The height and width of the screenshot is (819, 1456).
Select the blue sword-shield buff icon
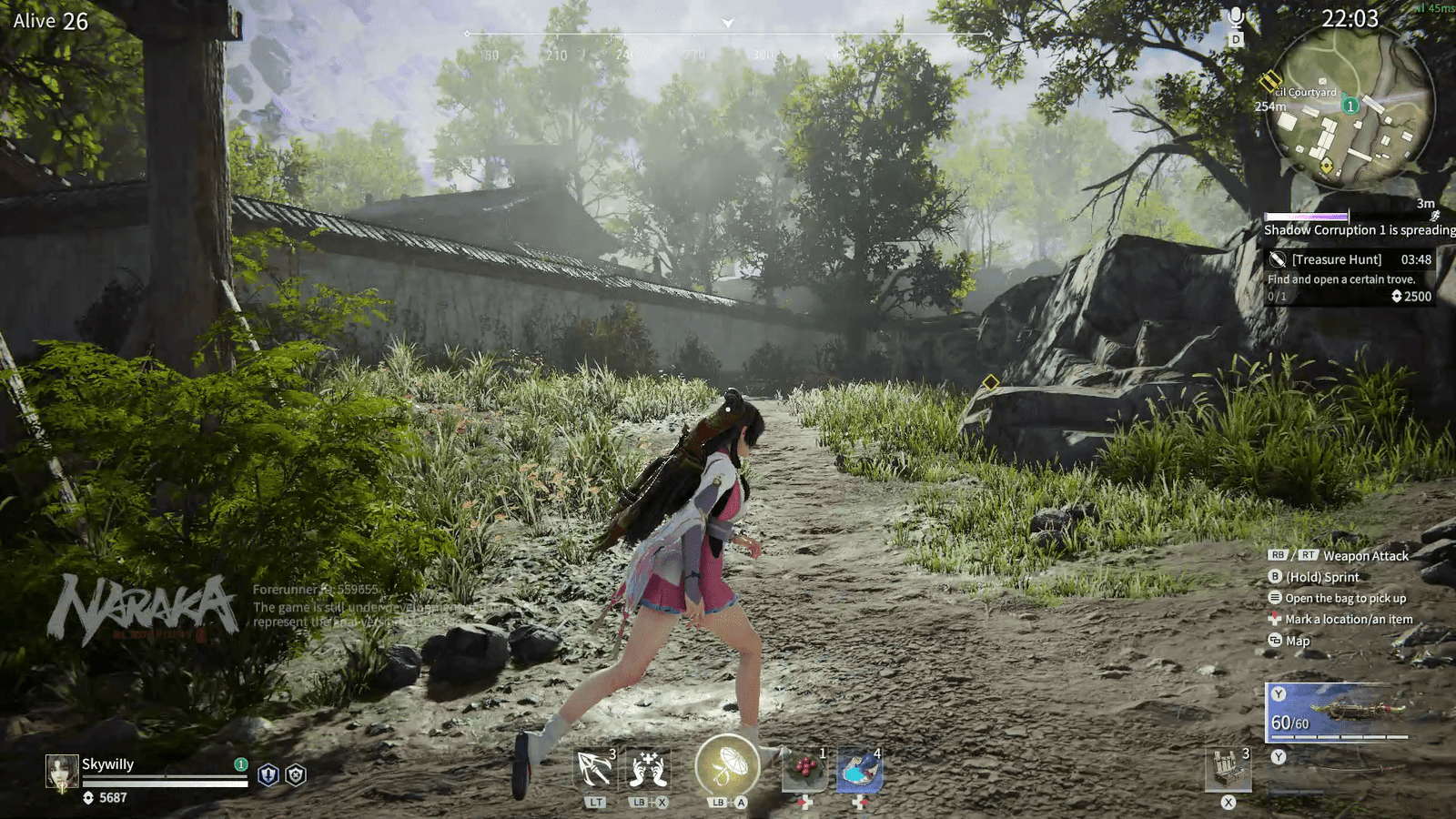coord(268,774)
